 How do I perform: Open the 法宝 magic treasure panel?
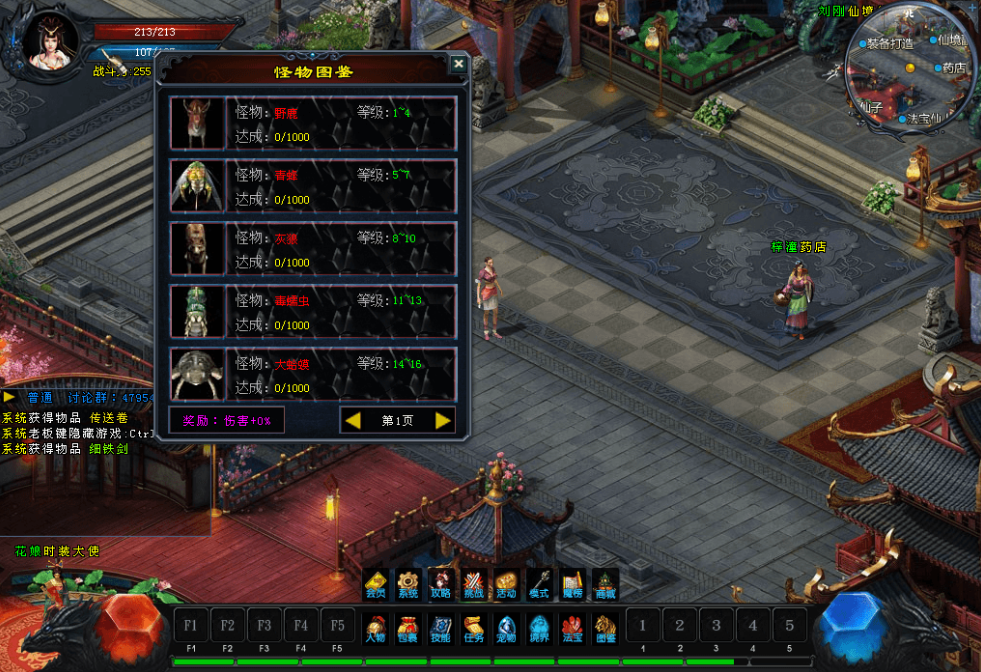(572, 627)
